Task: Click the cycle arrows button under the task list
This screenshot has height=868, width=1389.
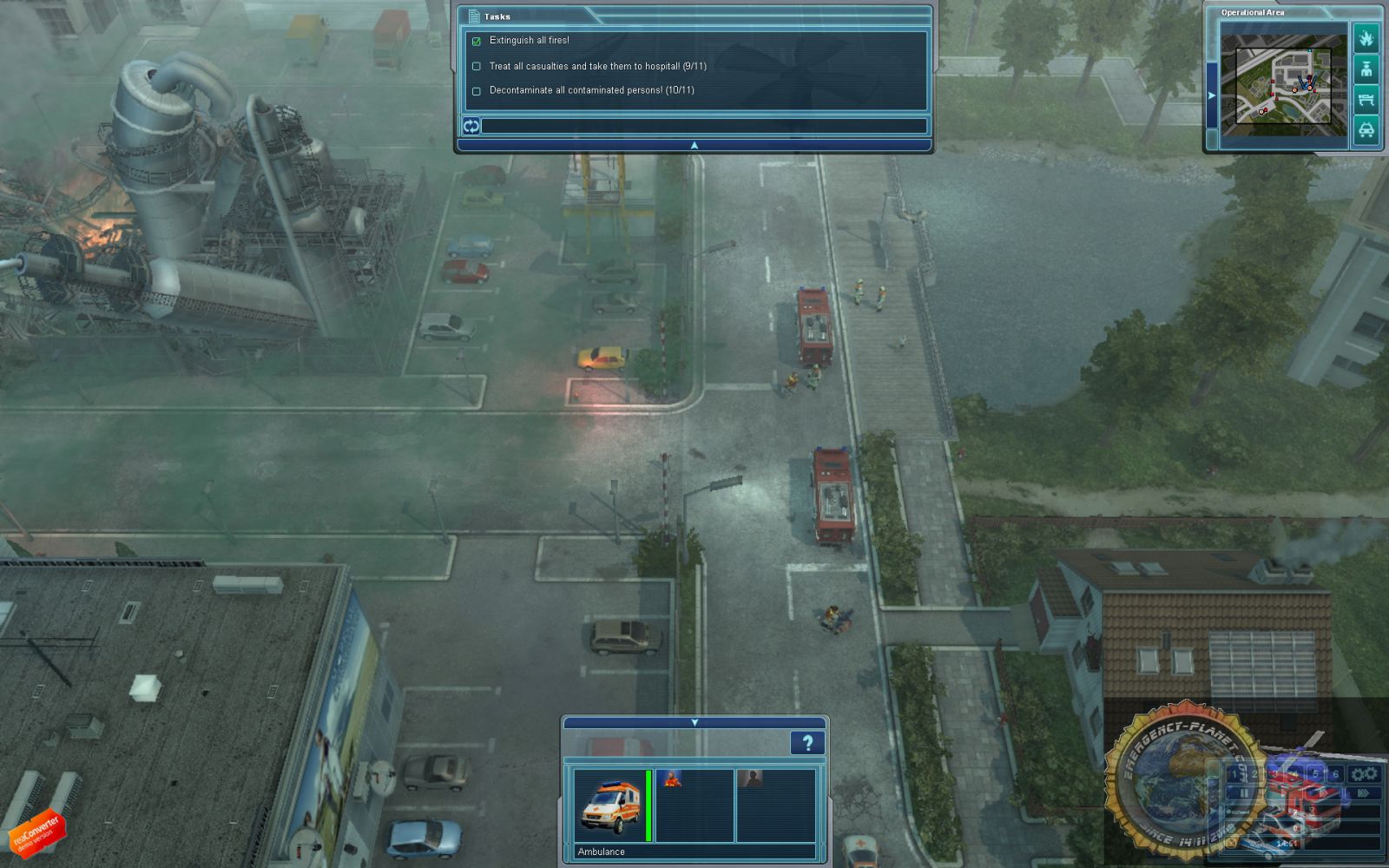Action: (x=471, y=127)
